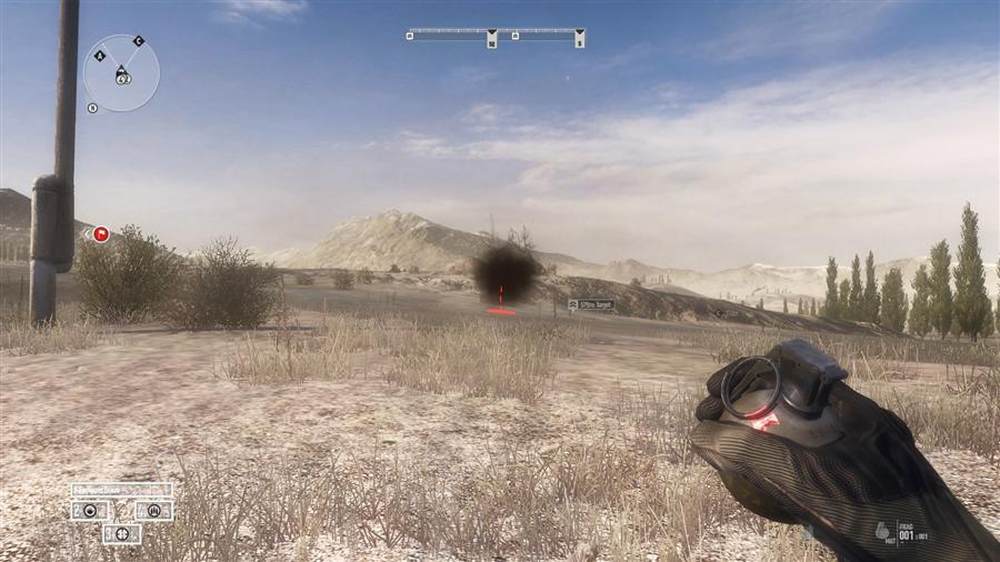Click the compass heading bar

point(496,36)
